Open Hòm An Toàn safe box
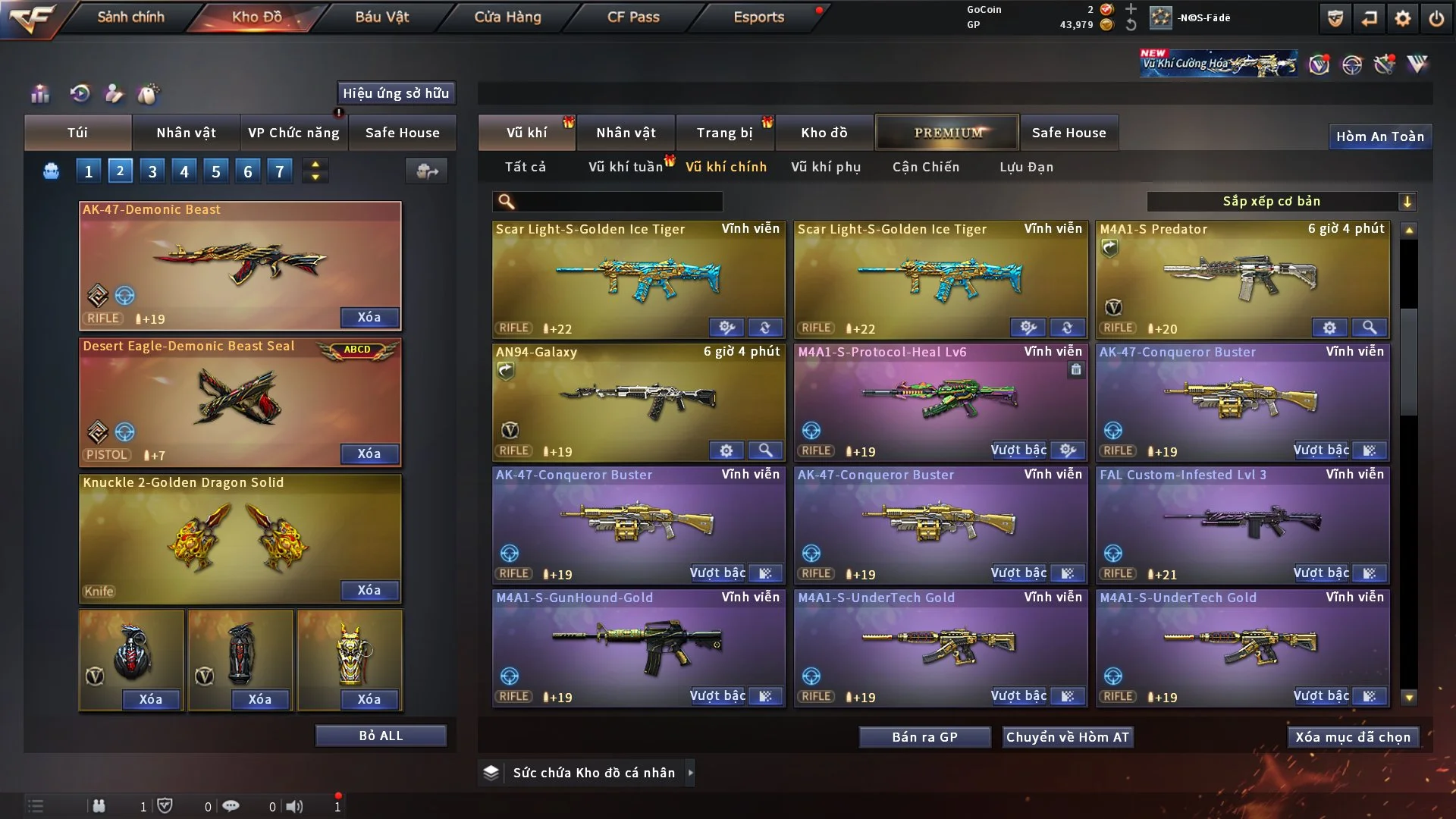Image resolution: width=1456 pixels, height=819 pixels. [1379, 136]
